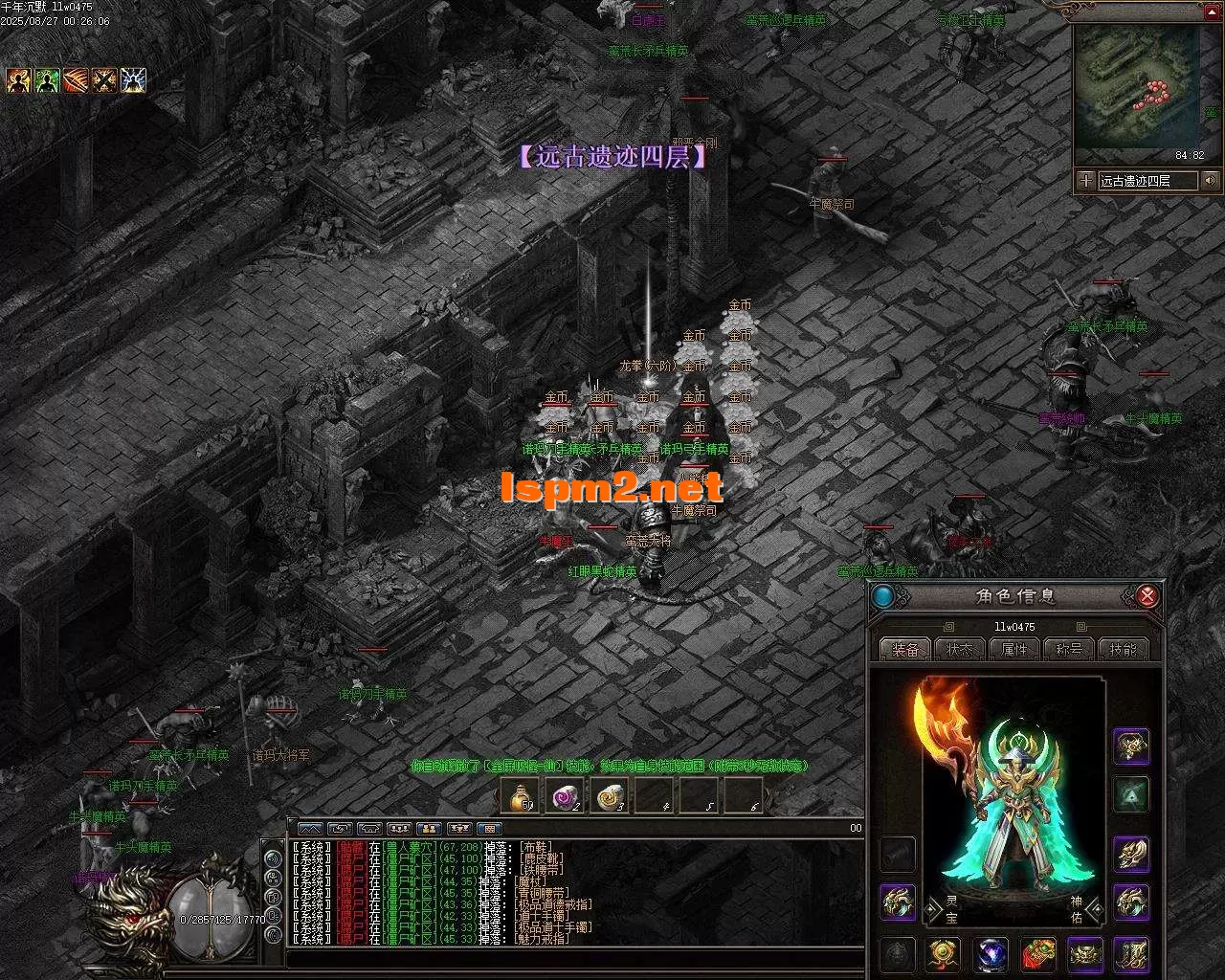Click the 神佑 button beside character model
Screen dimensions: 1225x980
click(x=1076, y=908)
